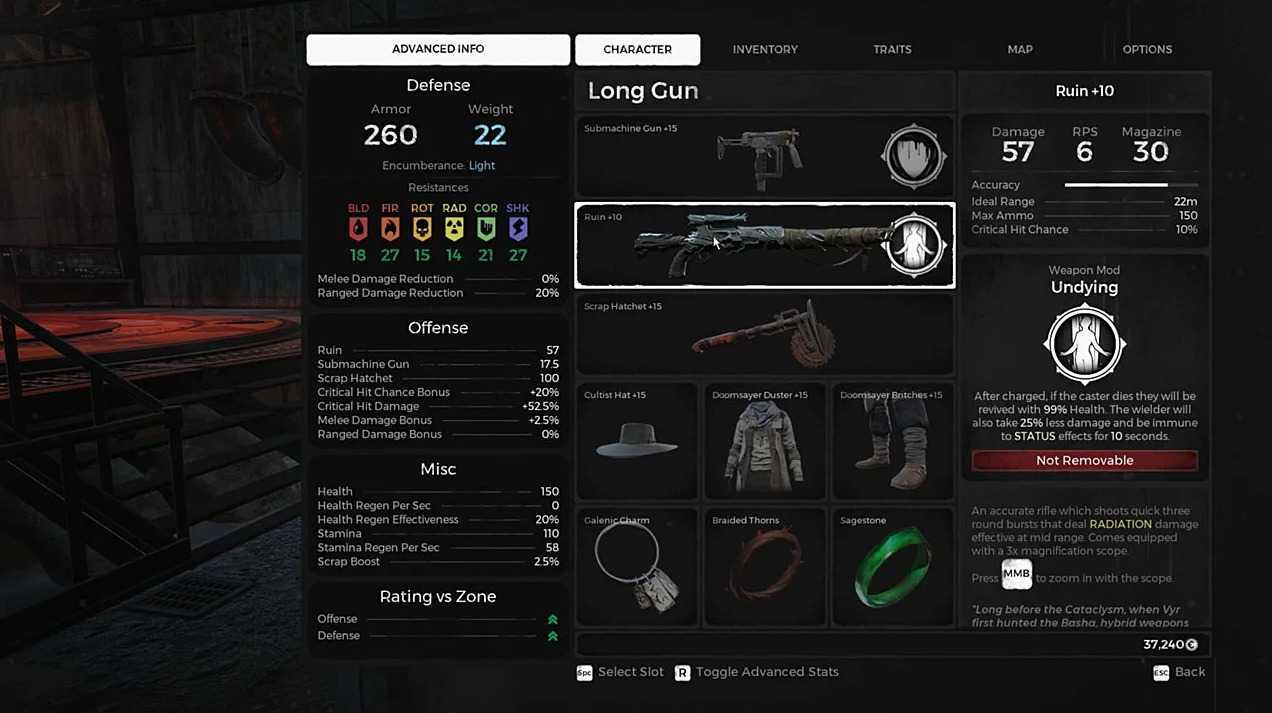
Task: Click the Submachine Gun's weapon mod icon
Action: pos(913,157)
